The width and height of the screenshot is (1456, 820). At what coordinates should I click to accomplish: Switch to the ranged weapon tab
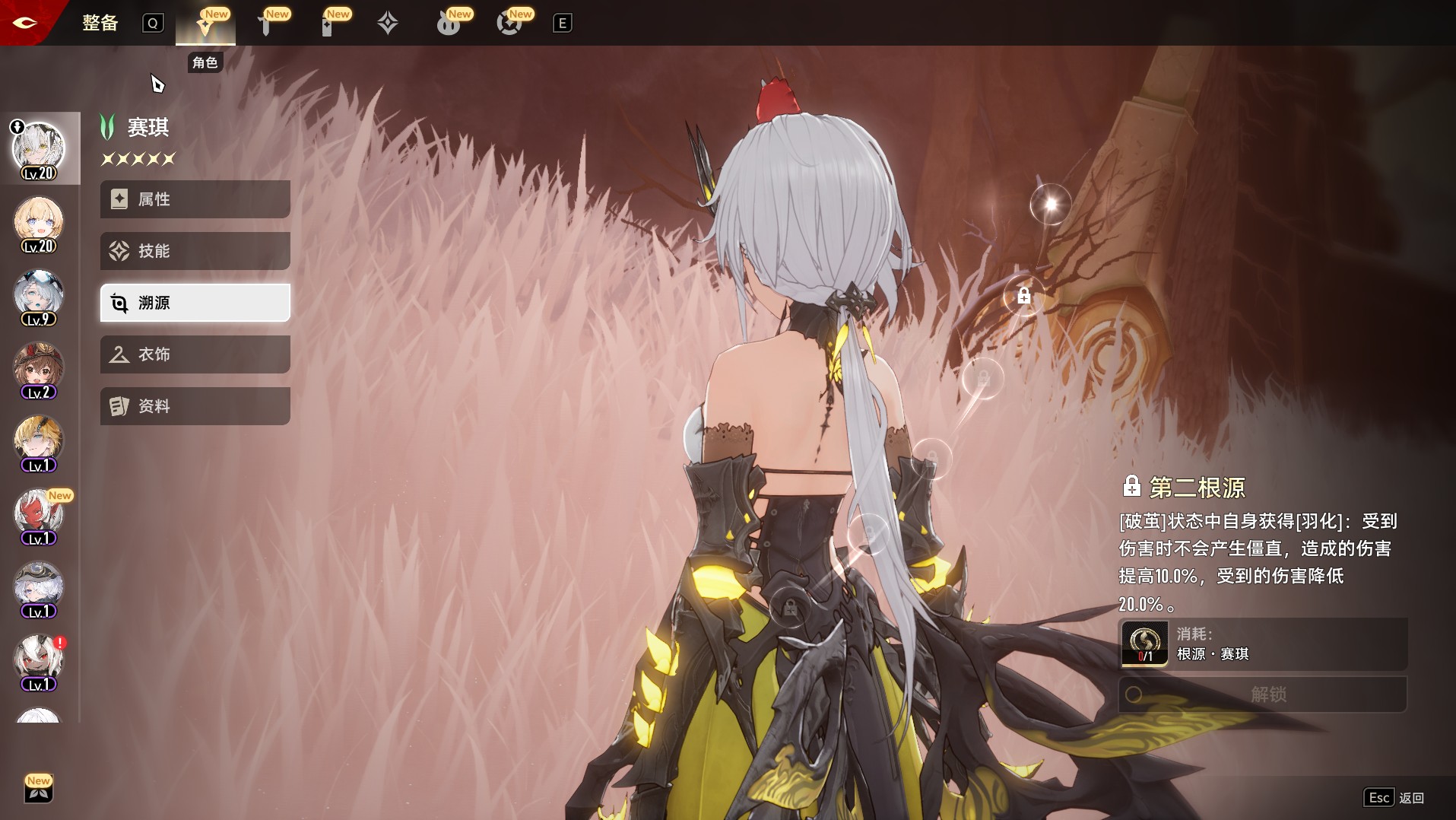point(328,24)
